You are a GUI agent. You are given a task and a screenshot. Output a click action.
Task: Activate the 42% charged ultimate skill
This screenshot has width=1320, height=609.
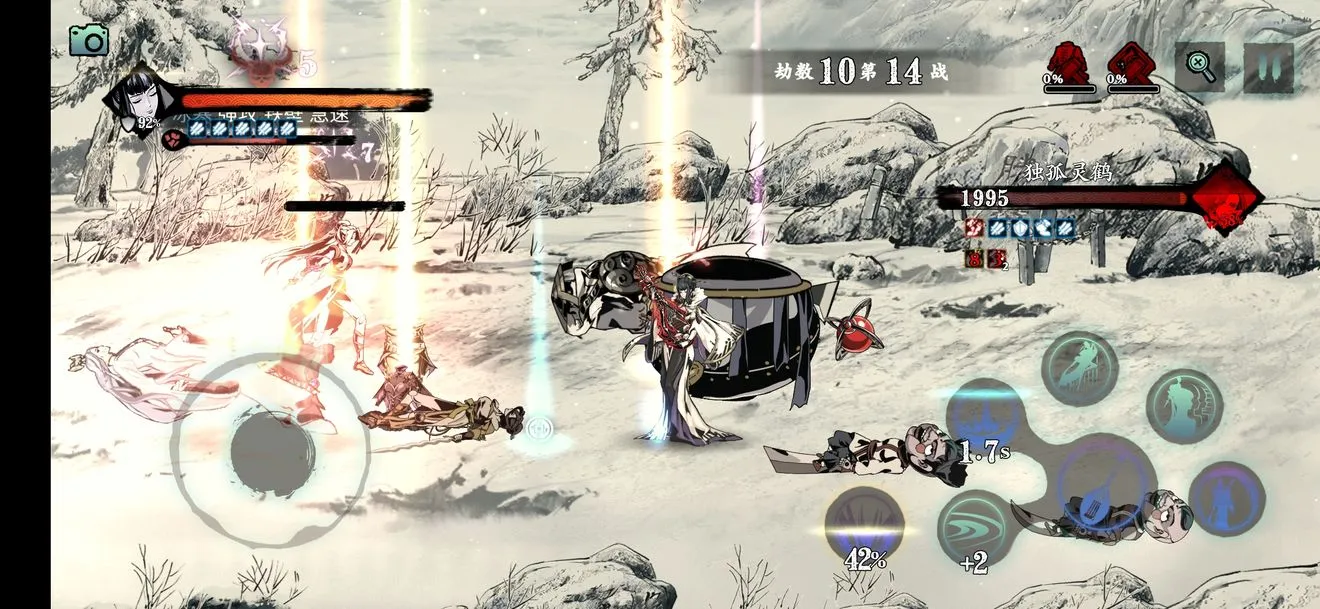[x=864, y=527]
